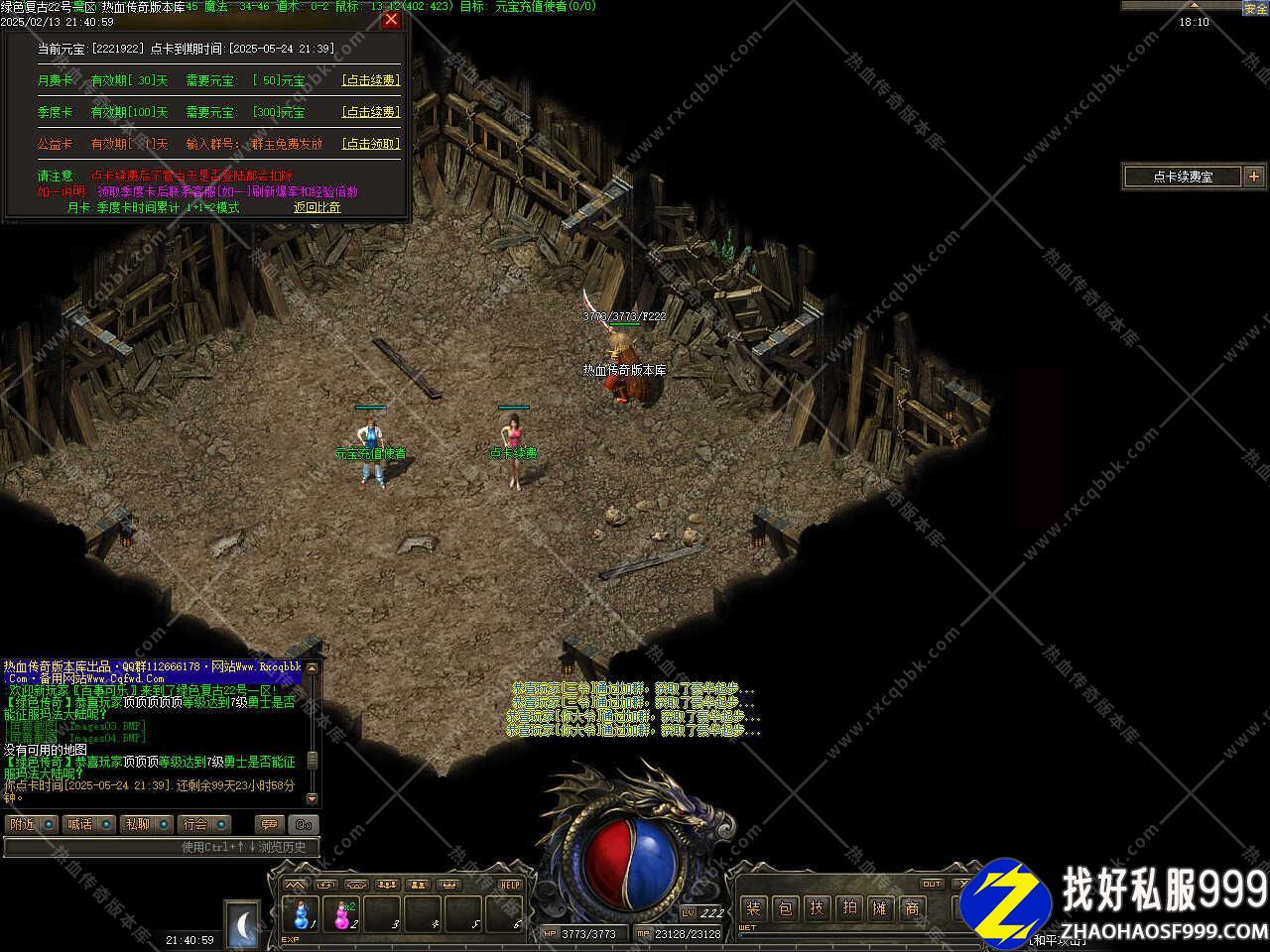Click the OUT logout button
The height and width of the screenshot is (952, 1270).
point(932,884)
